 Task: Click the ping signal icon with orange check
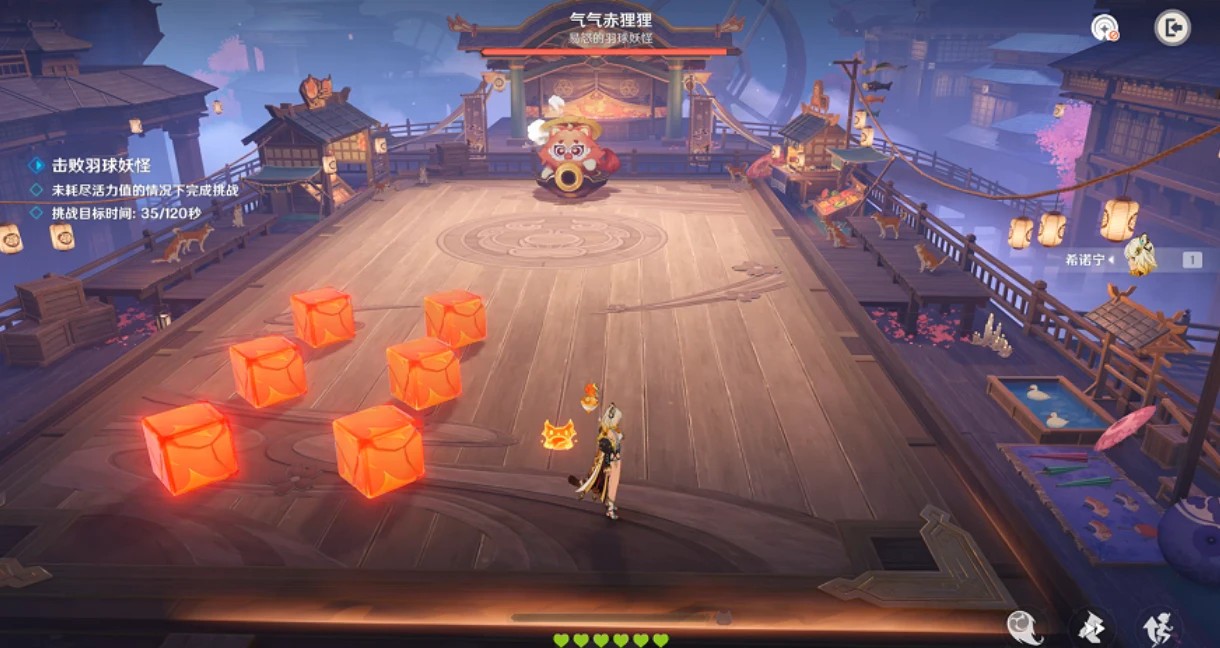[x=1105, y=28]
